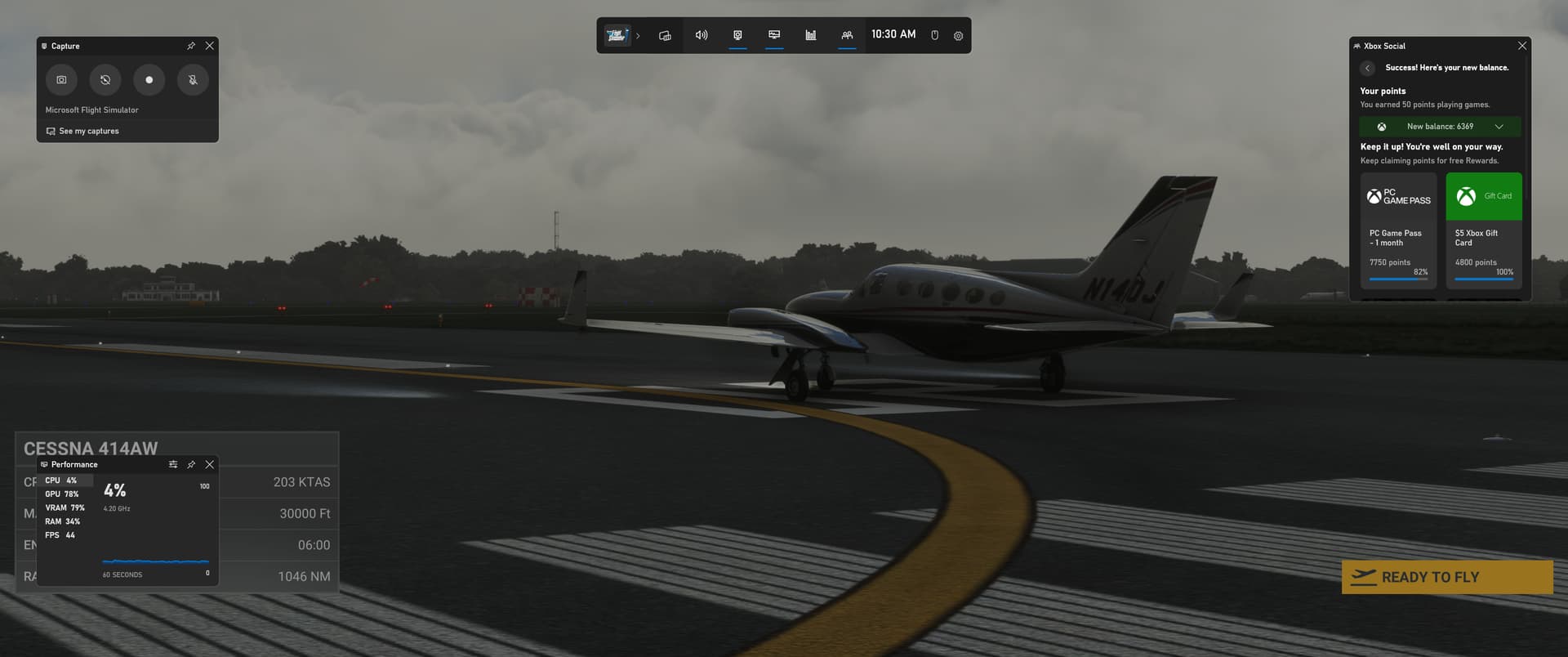The image size is (1568, 657).
Task: Take a screenshot with the camera icon
Action: pyautogui.click(x=61, y=79)
